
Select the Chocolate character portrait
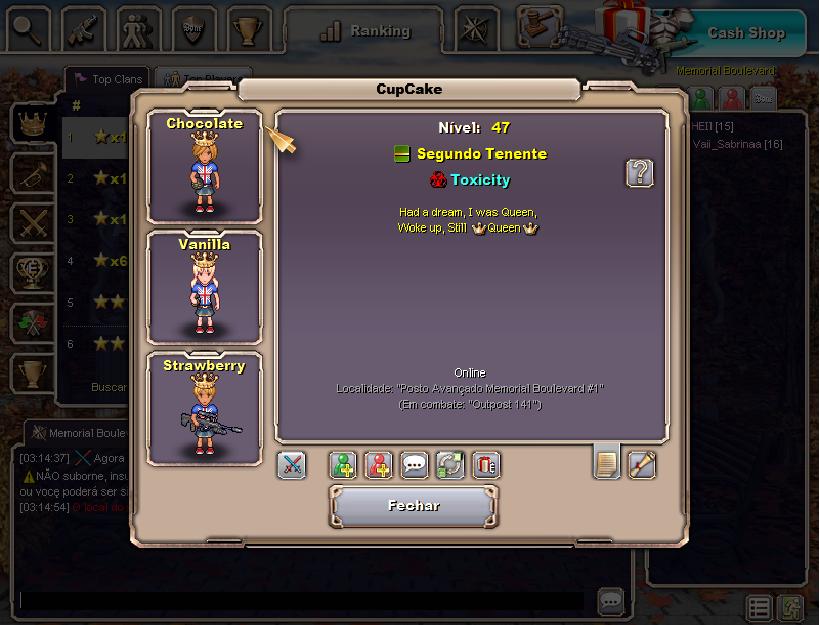[x=204, y=166]
